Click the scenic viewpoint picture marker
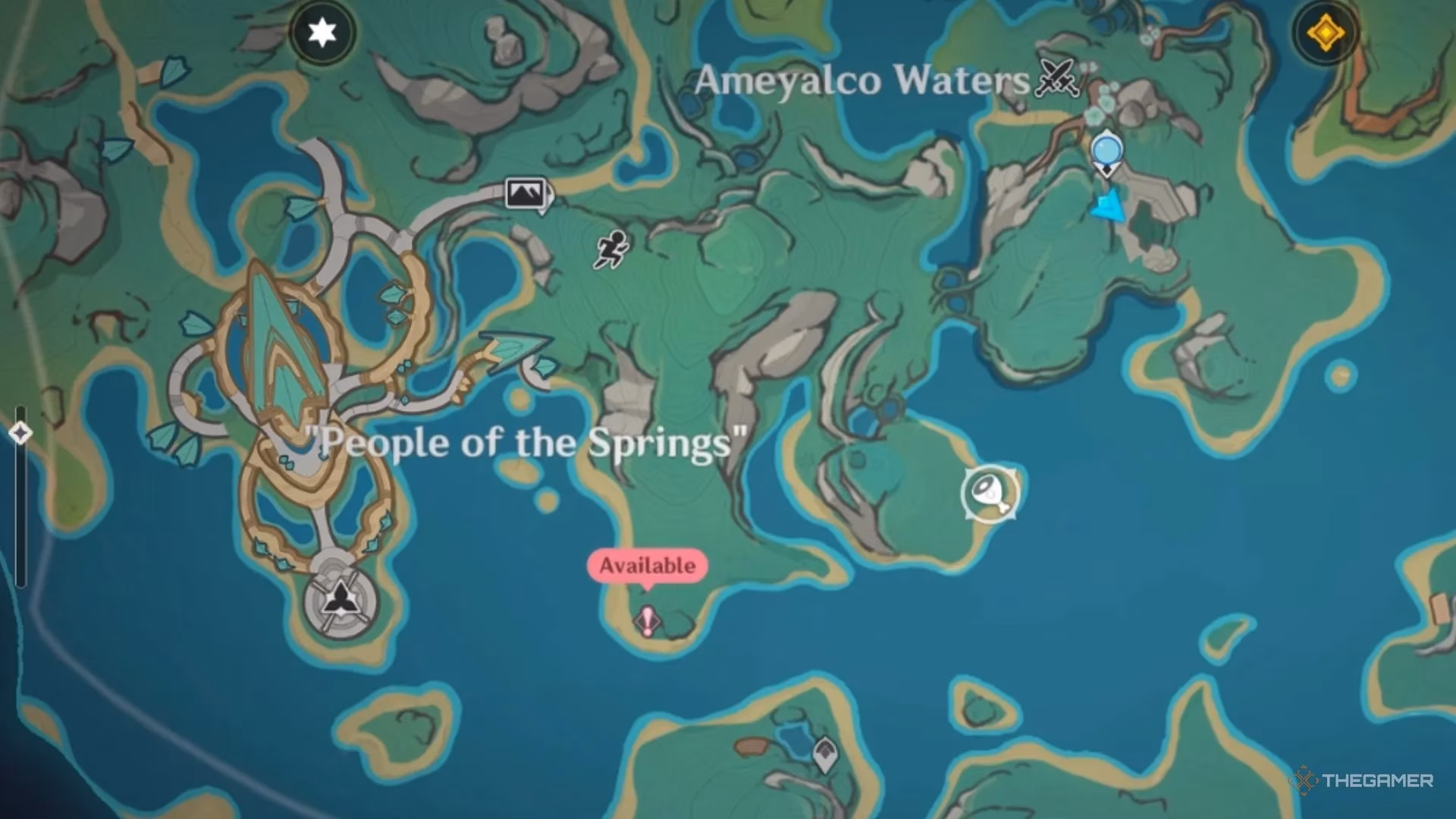Screen dimensions: 1456x819 [526, 193]
